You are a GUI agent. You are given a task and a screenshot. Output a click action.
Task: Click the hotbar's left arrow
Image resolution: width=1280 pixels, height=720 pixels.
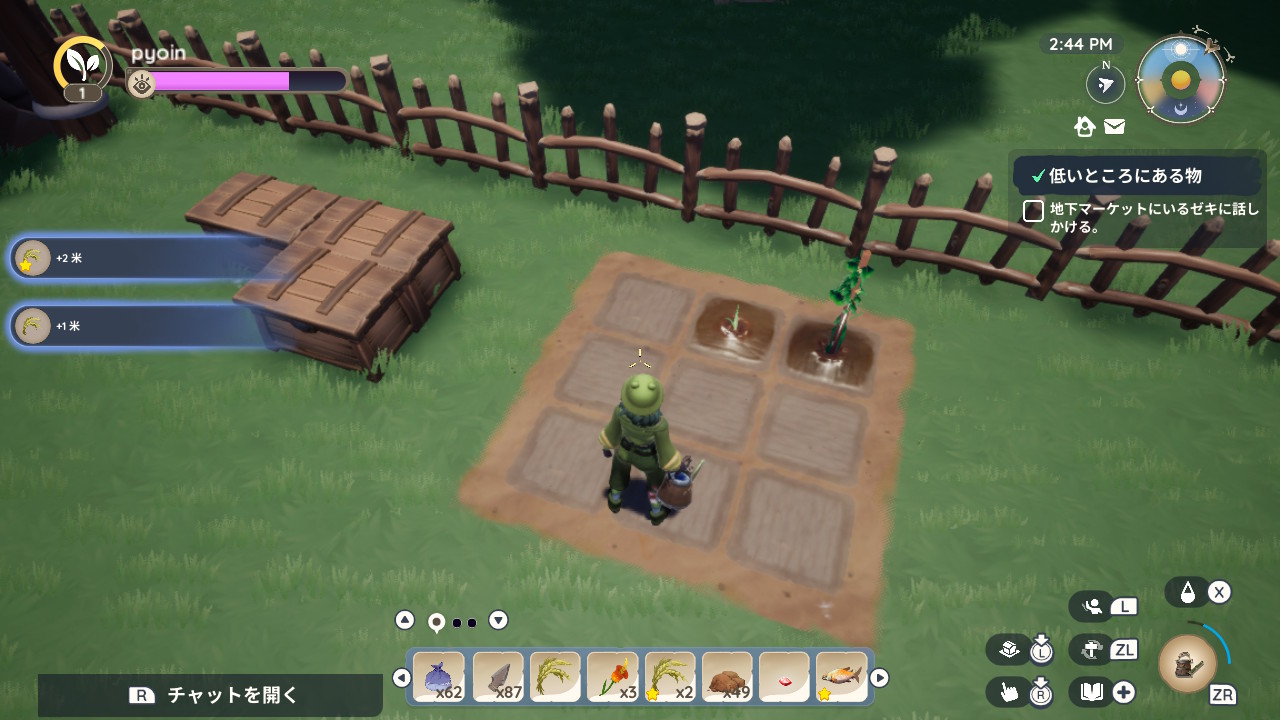click(402, 678)
